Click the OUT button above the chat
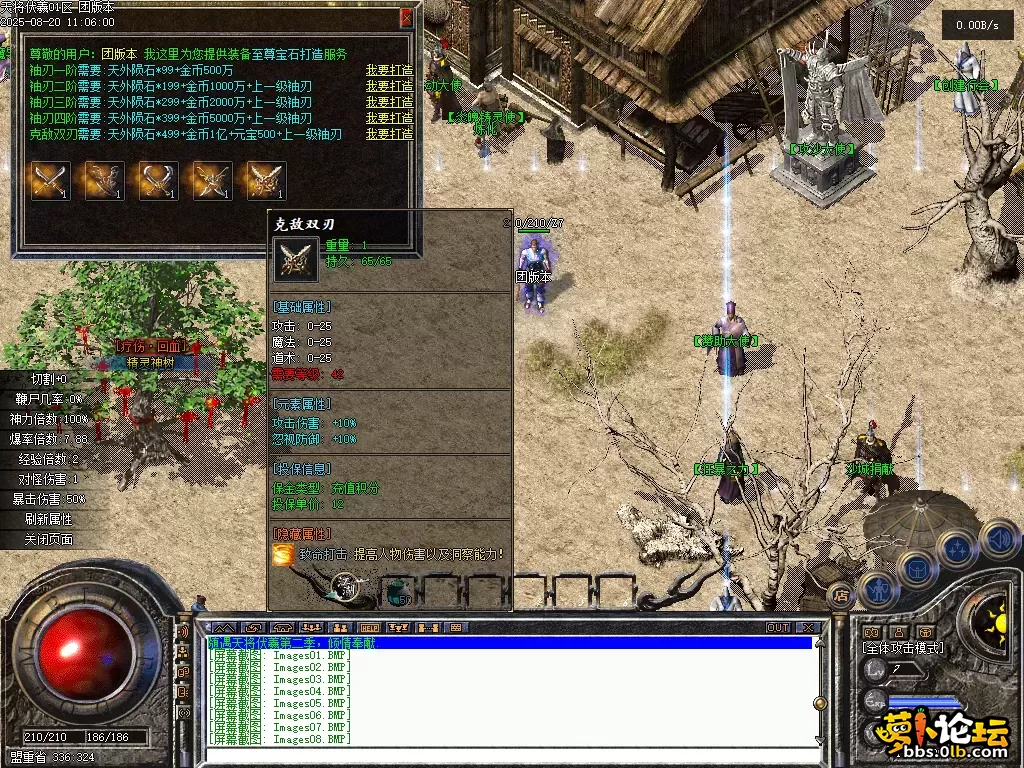This screenshot has height=768, width=1024. pos(778,628)
